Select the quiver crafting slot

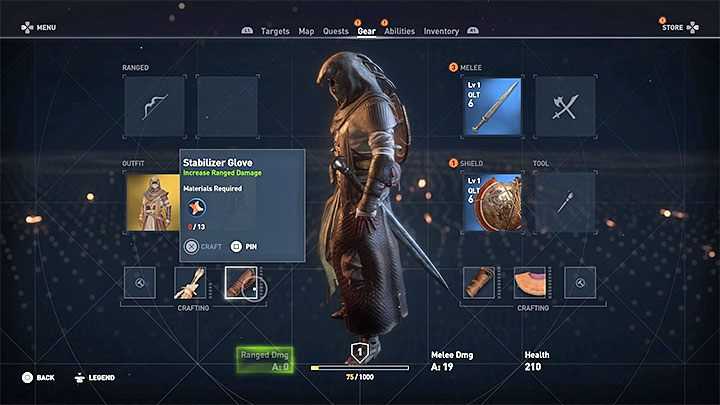[x=190, y=283]
